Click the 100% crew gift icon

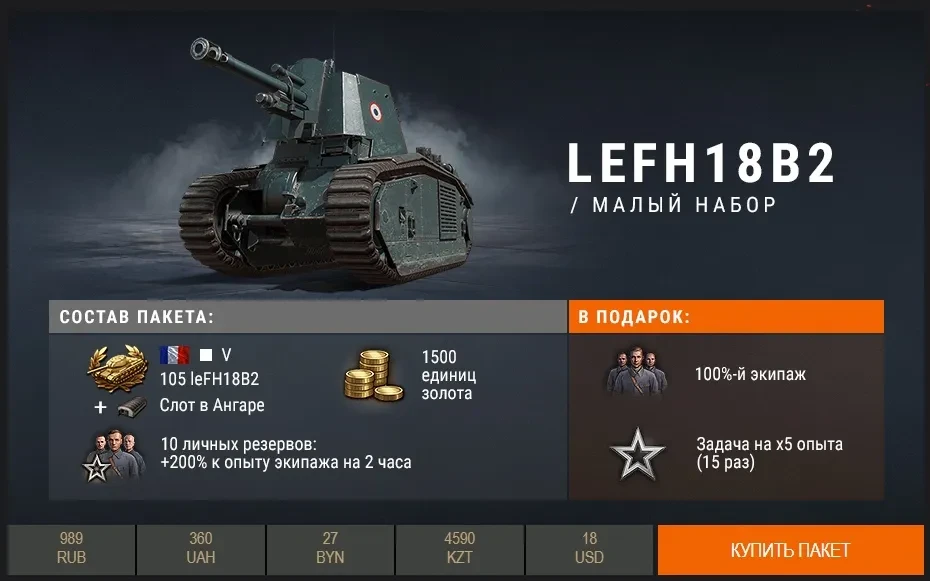click(637, 373)
